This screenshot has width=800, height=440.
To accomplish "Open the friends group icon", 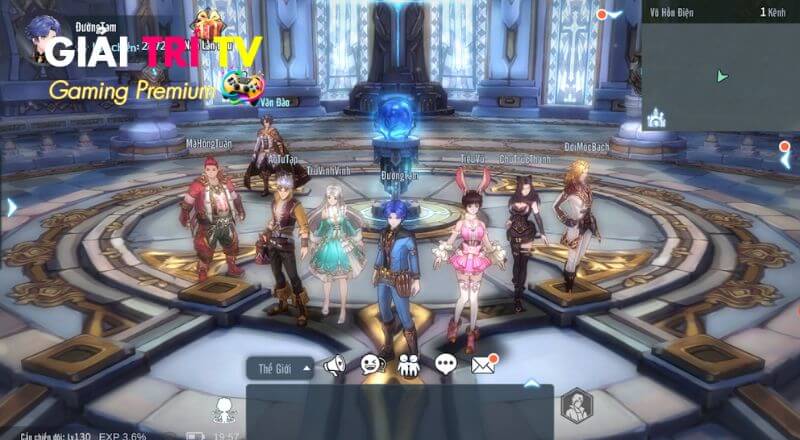I will point(408,366).
